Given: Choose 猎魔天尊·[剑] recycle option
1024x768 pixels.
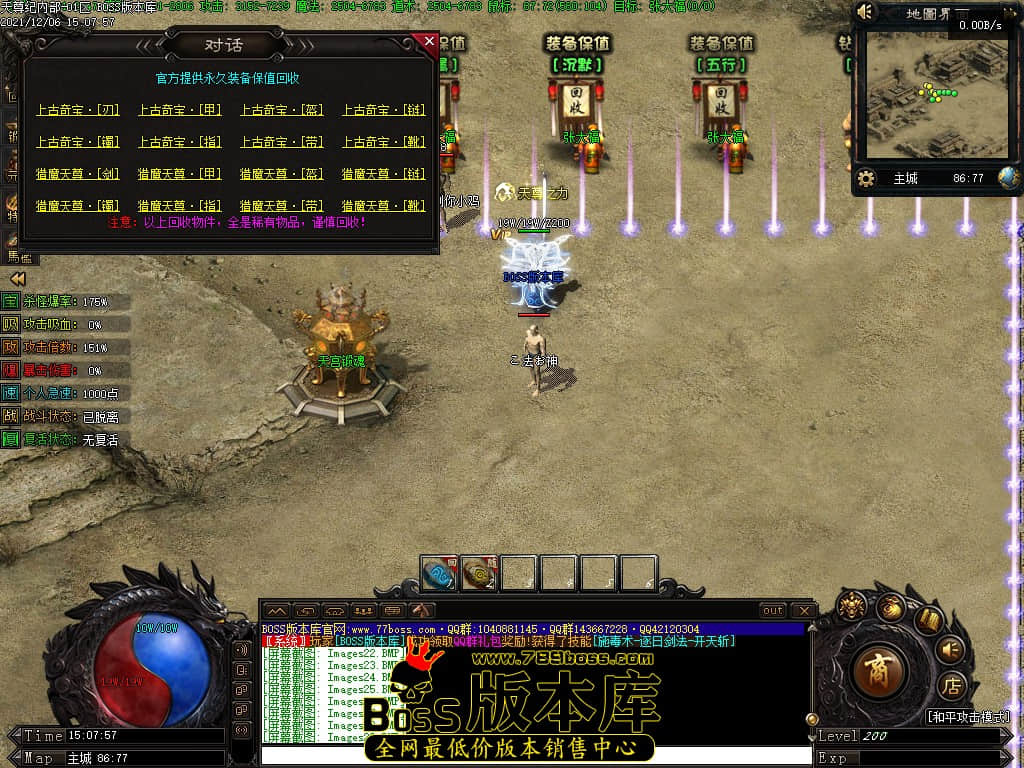Looking at the screenshot, I should pyautogui.click(x=77, y=174).
